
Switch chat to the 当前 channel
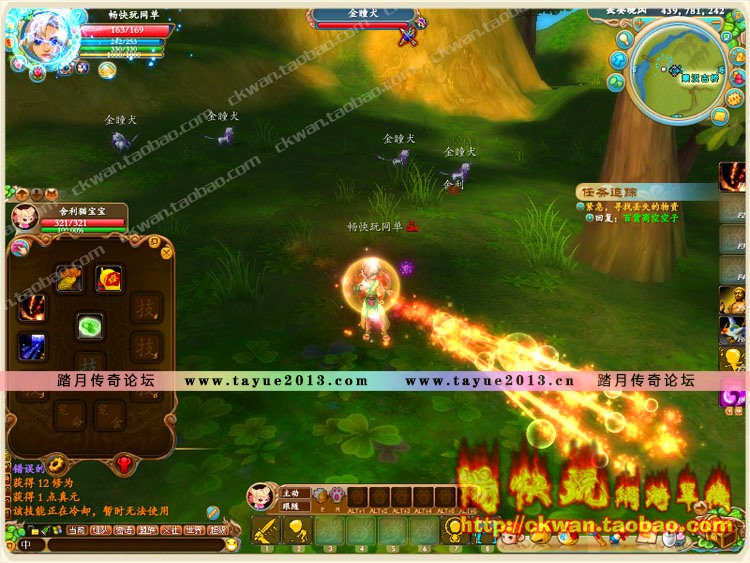[x=76, y=530]
